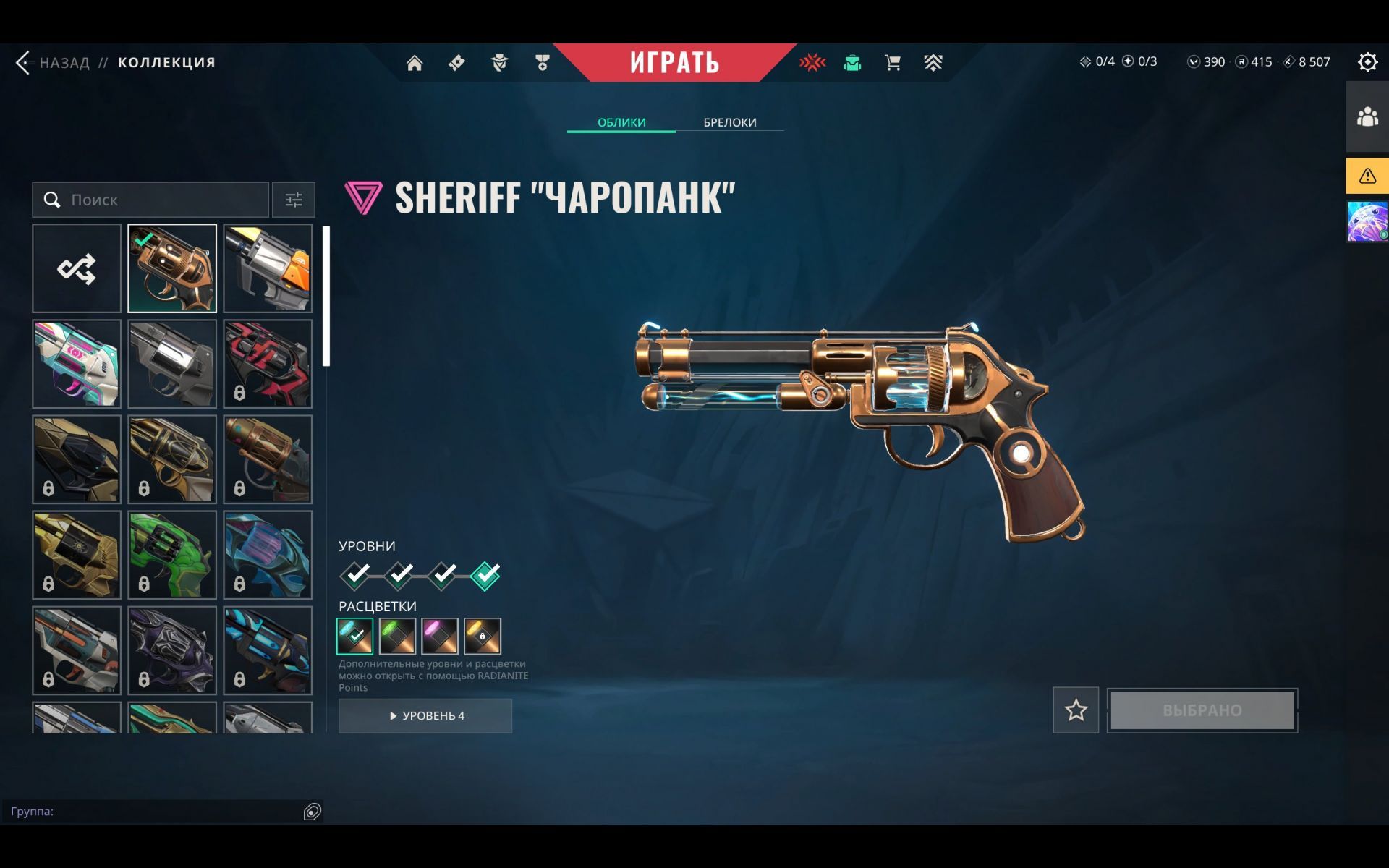Play the УРОВЕНЬ 4 preview
Image resolution: width=1389 pixels, height=868 pixels.
425,715
